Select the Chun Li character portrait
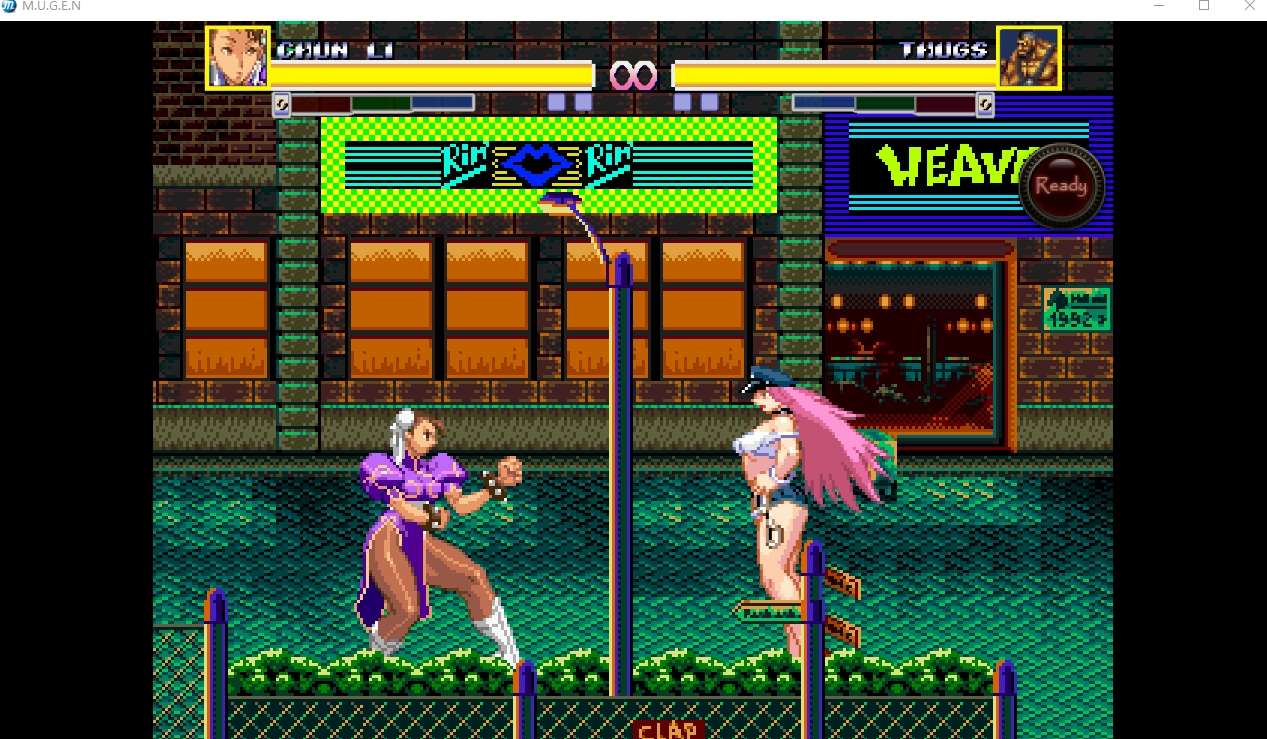The width and height of the screenshot is (1267, 739). tap(238, 57)
